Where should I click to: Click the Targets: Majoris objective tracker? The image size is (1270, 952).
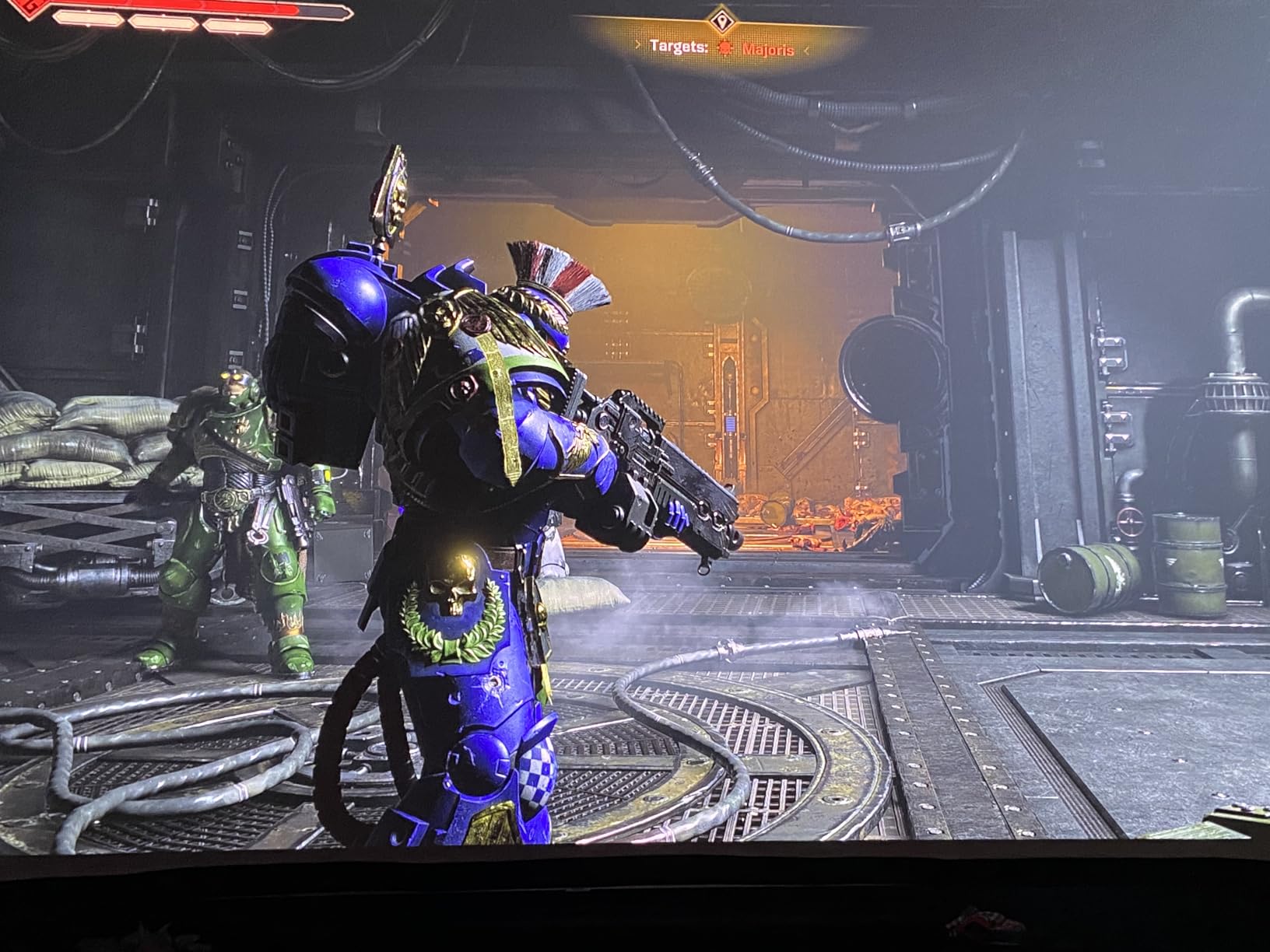[723, 48]
